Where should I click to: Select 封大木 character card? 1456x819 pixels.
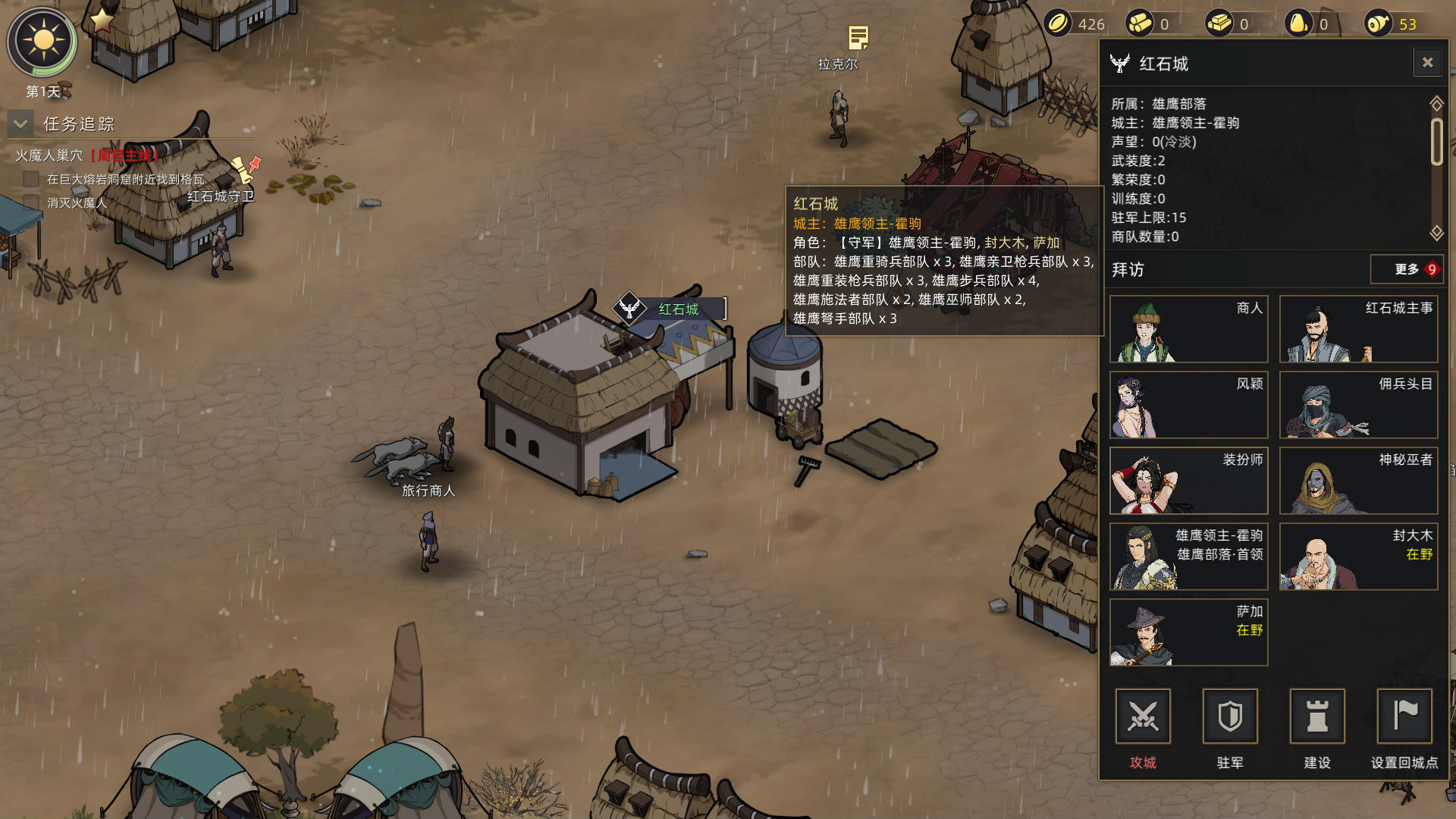(1358, 557)
